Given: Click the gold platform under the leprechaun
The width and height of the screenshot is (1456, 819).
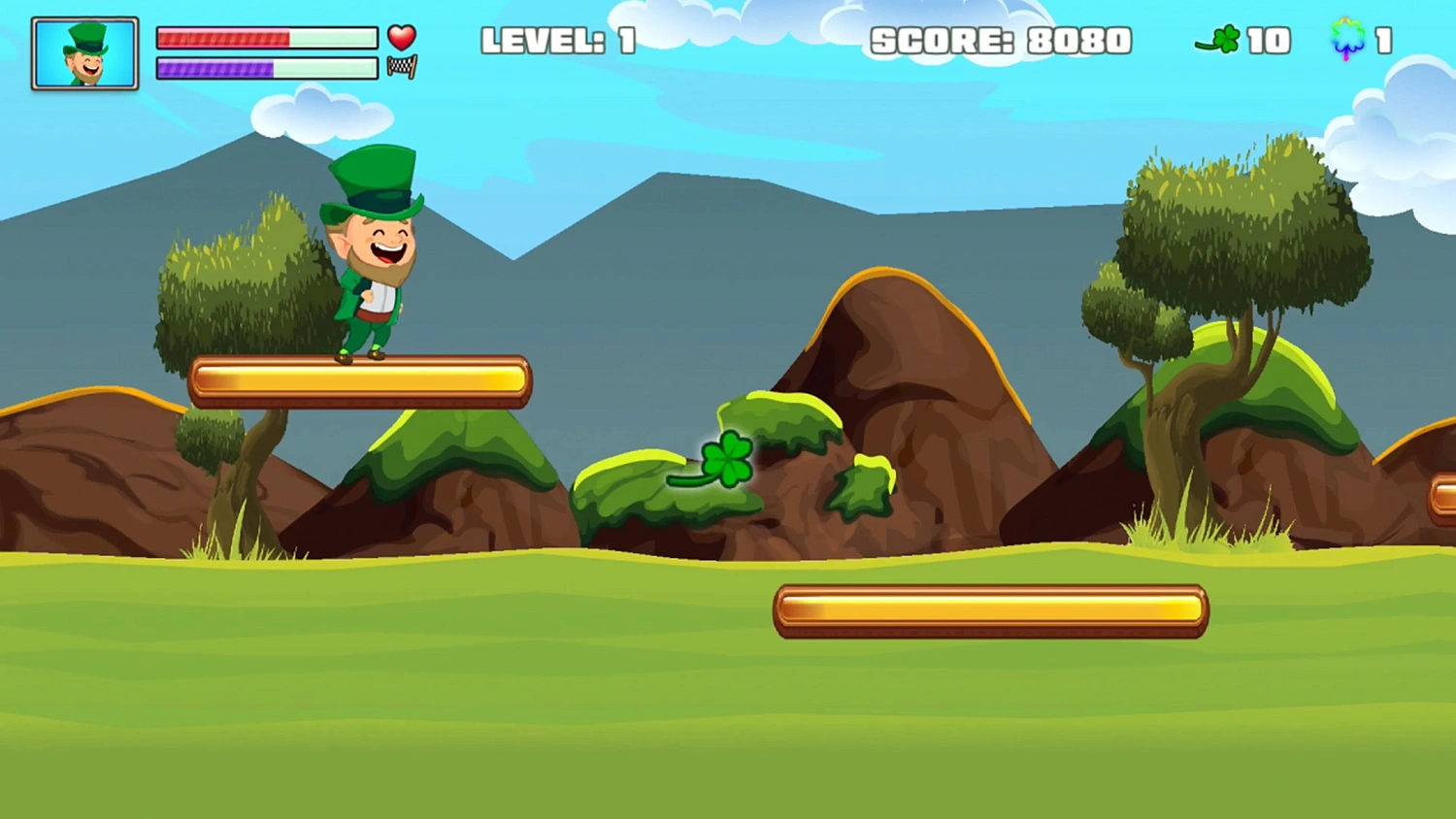Looking at the screenshot, I should click(x=359, y=381).
